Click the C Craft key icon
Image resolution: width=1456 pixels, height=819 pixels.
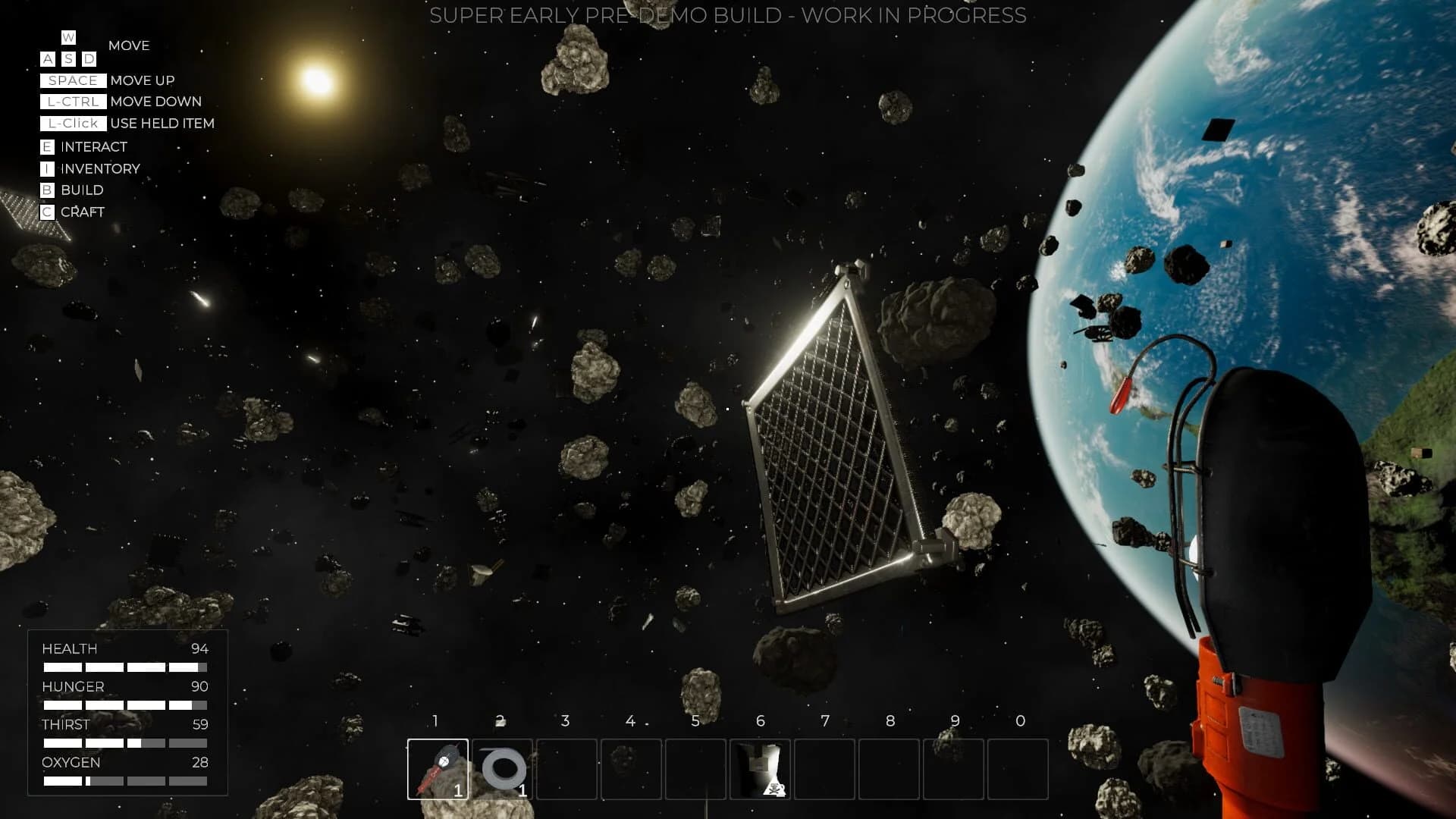tap(47, 212)
